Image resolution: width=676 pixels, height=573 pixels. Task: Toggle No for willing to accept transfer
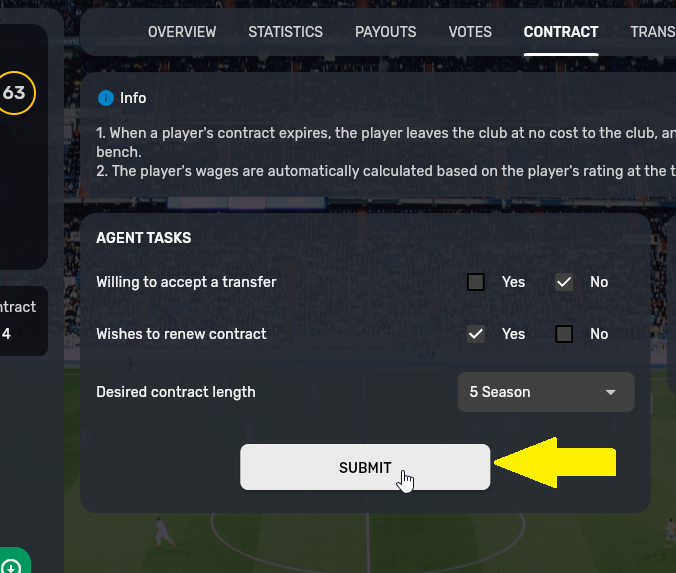(x=564, y=282)
